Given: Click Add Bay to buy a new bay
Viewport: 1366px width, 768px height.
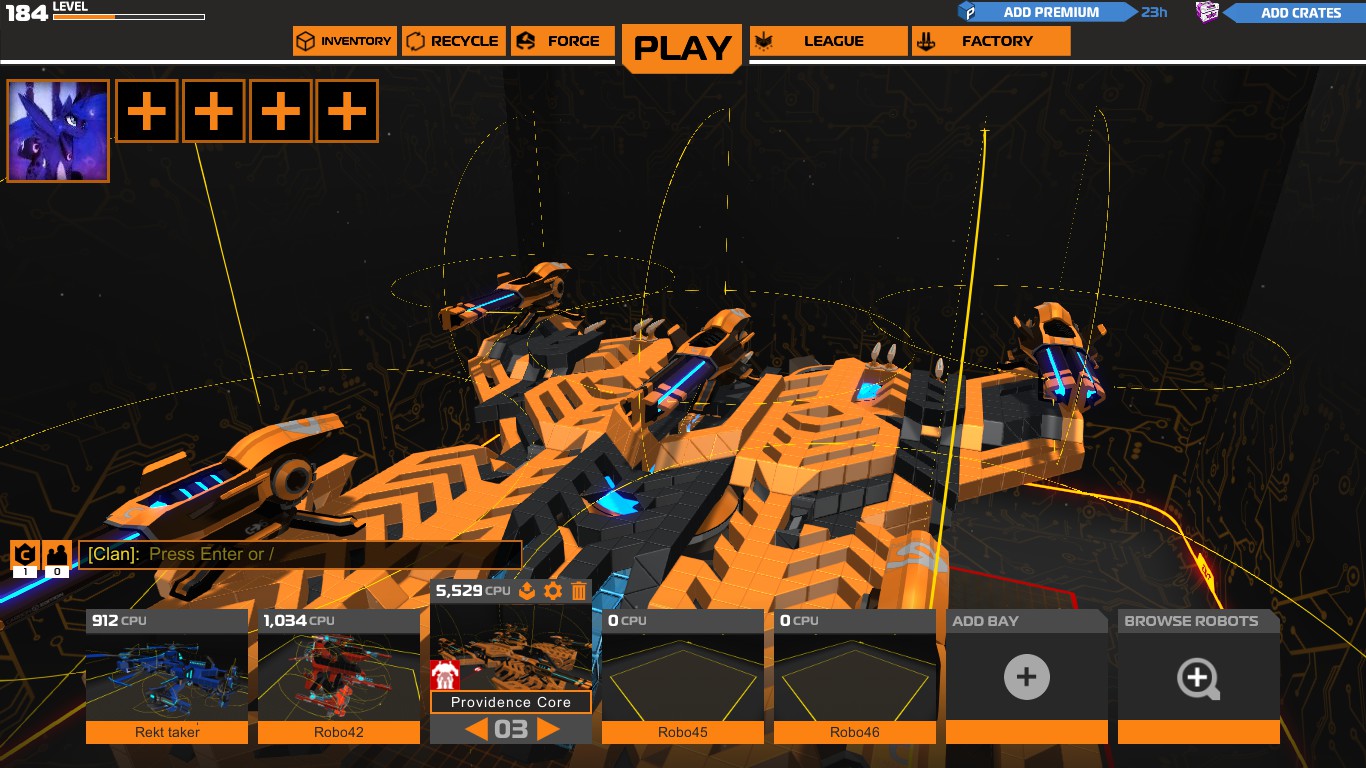Looking at the screenshot, I should coord(1026,677).
